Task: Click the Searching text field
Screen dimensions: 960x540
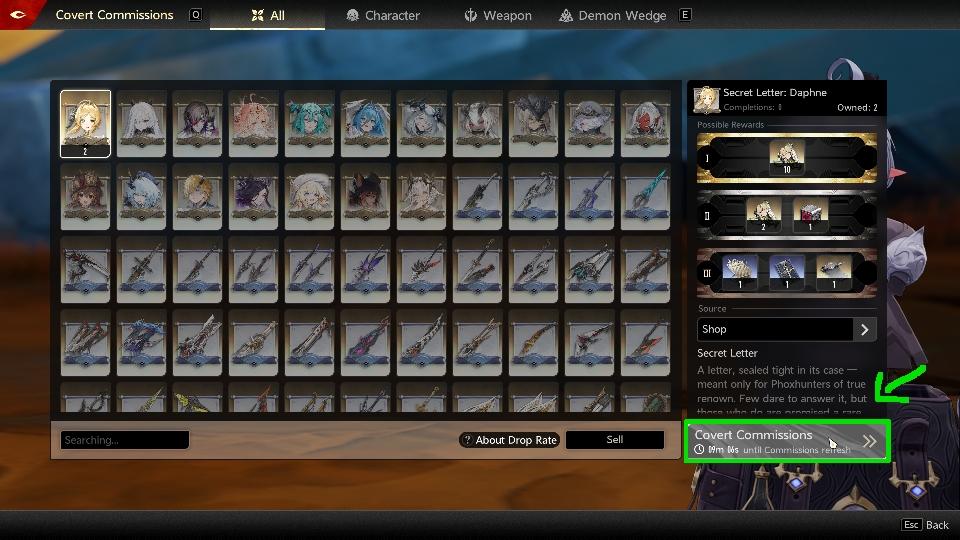Action: point(125,440)
